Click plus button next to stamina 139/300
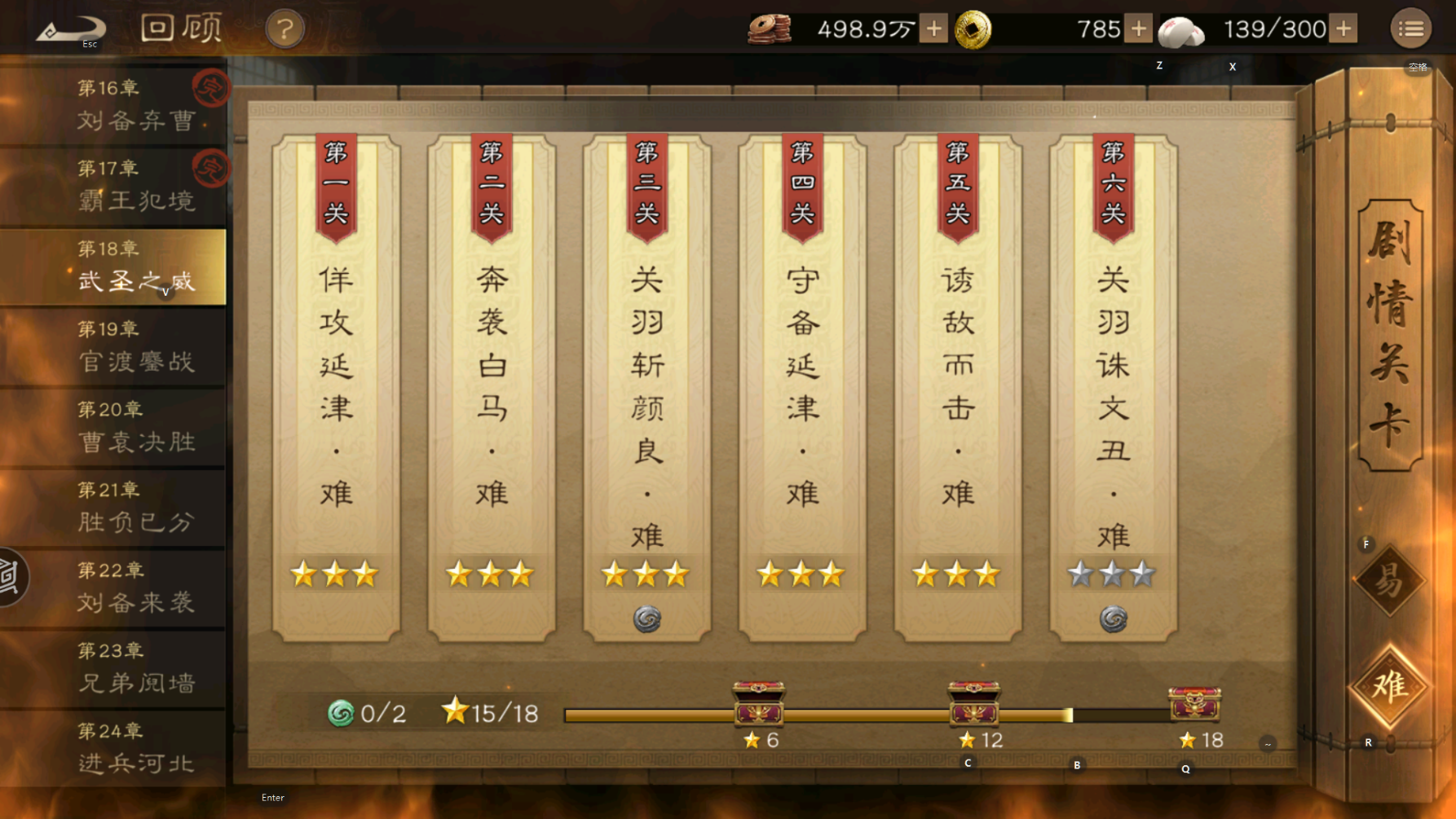The image size is (1456, 819). (x=1343, y=27)
